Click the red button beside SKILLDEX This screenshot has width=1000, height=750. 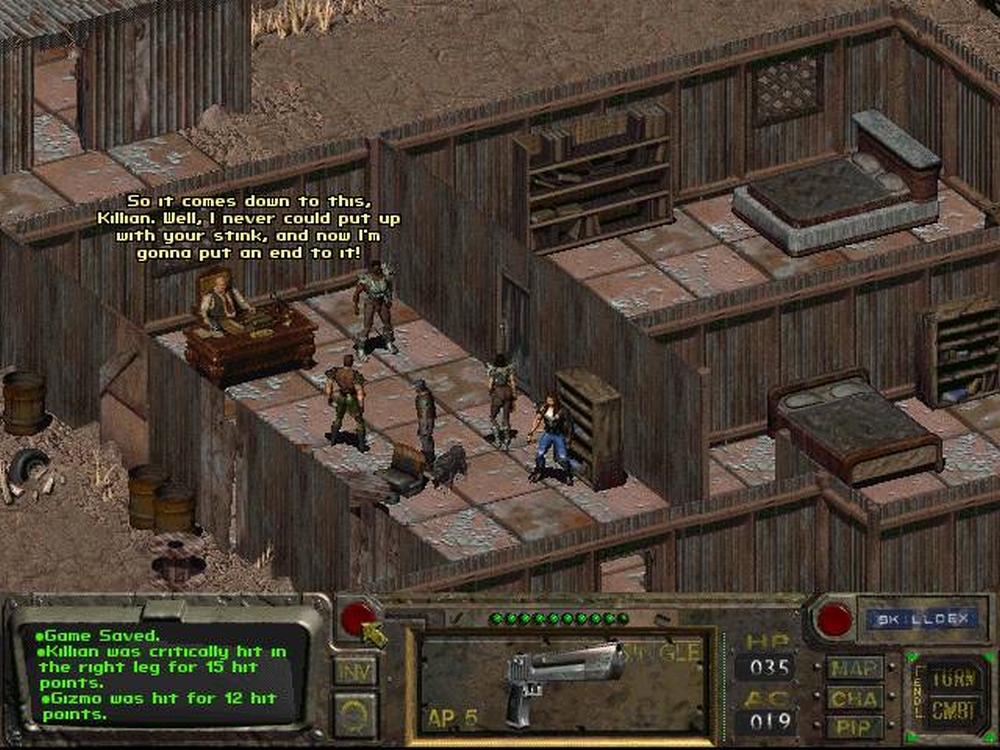click(834, 619)
